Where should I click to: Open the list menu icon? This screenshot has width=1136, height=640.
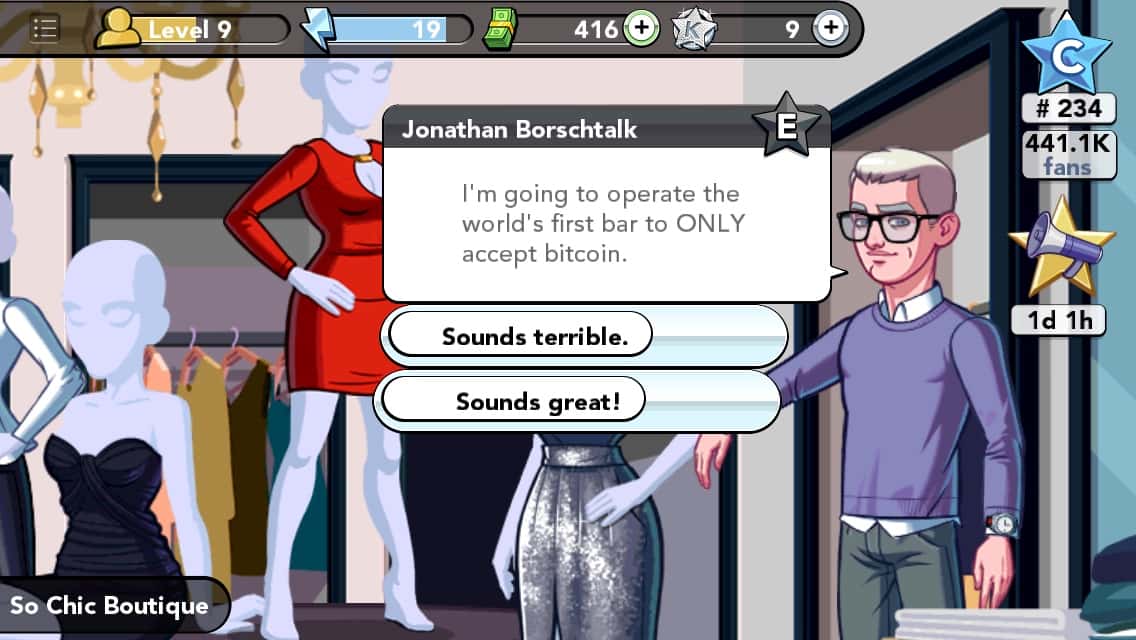click(45, 29)
